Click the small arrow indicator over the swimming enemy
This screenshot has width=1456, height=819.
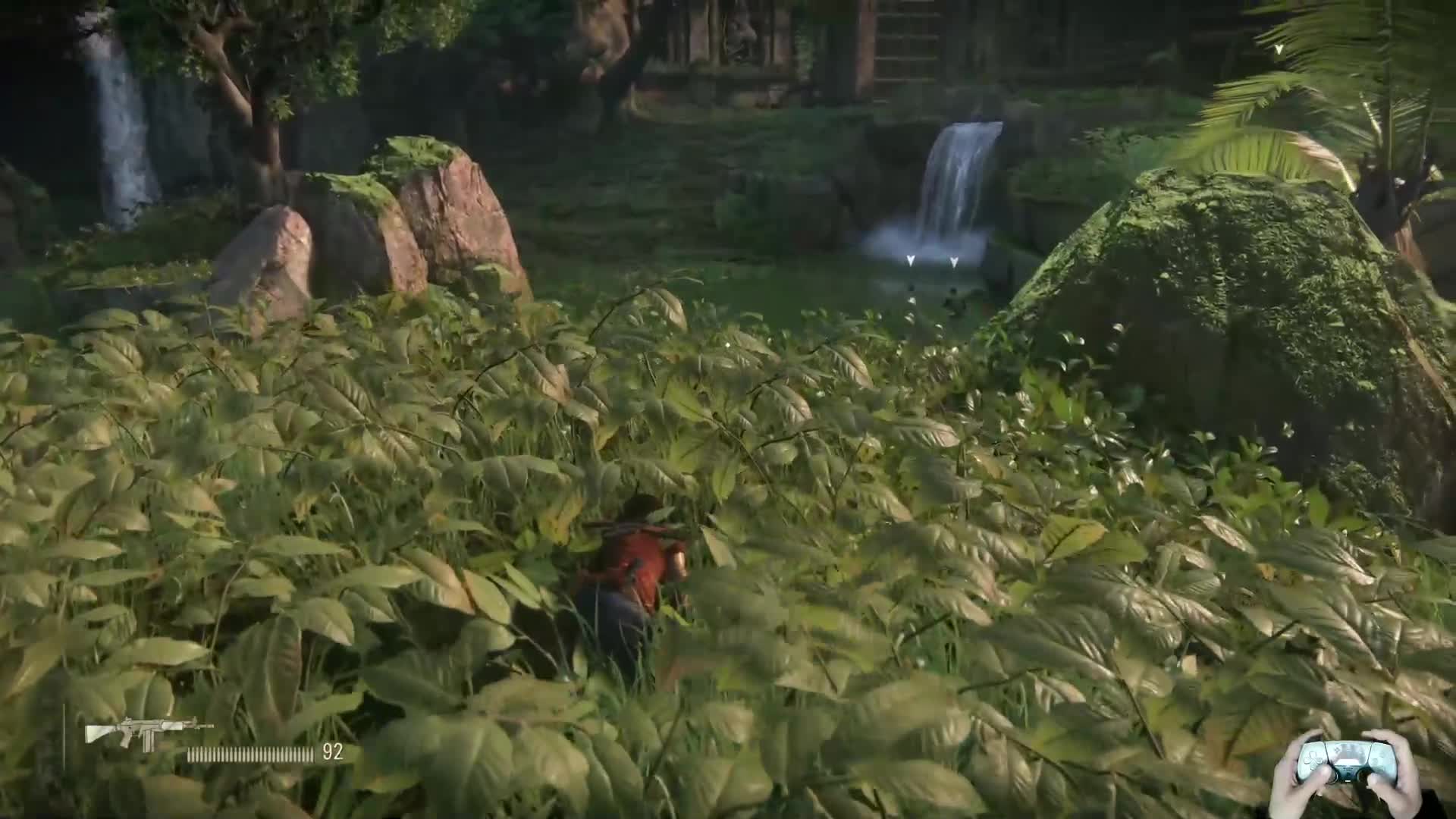coord(954,262)
